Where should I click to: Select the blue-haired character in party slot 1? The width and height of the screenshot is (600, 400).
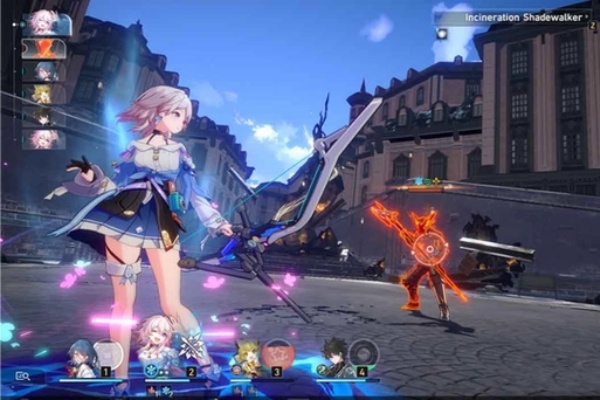[80, 357]
